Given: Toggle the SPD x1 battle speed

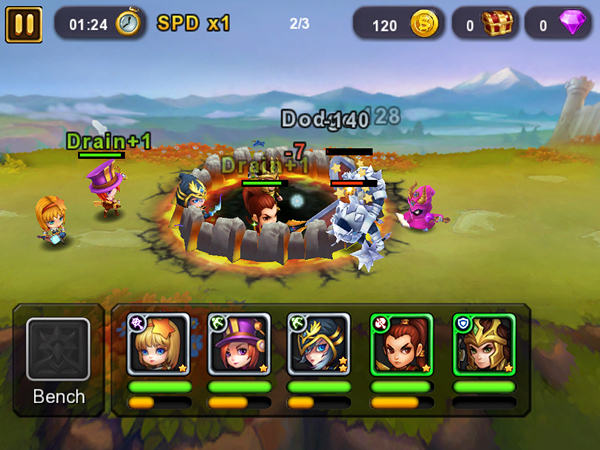Looking at the screenshot, I should coord(193,22).
